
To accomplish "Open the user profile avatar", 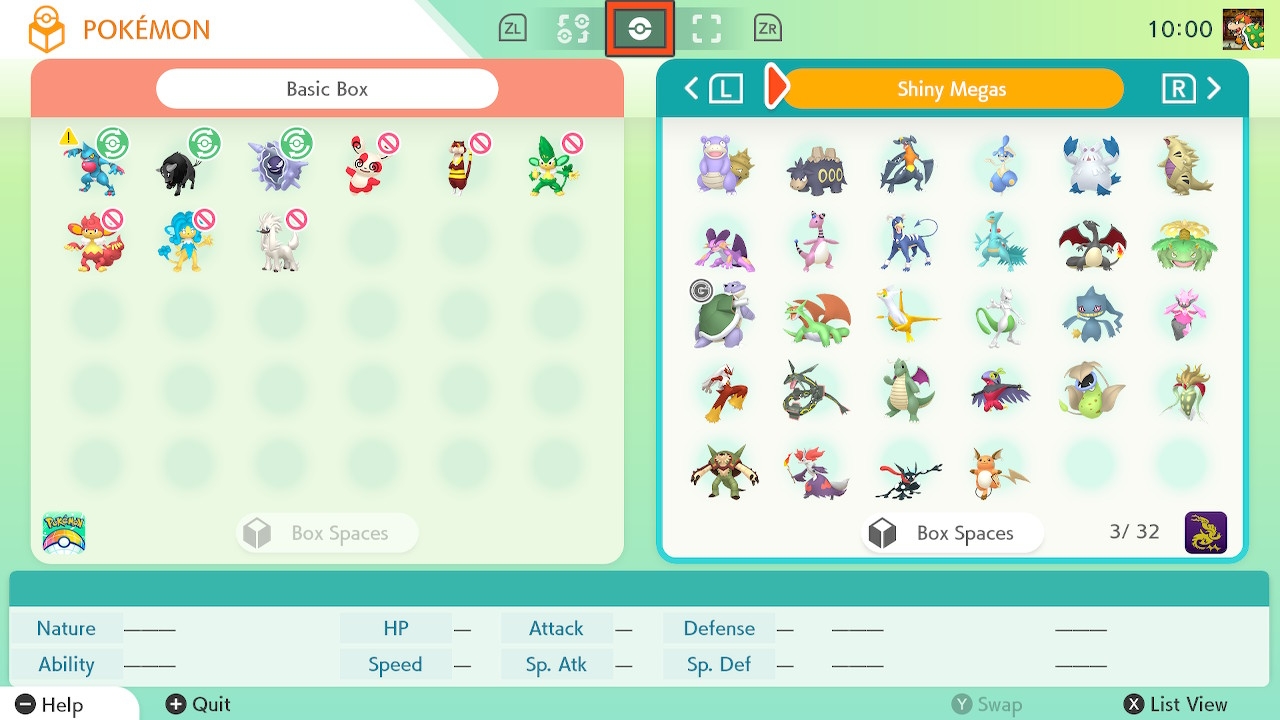I will [x=1243, y=29].
